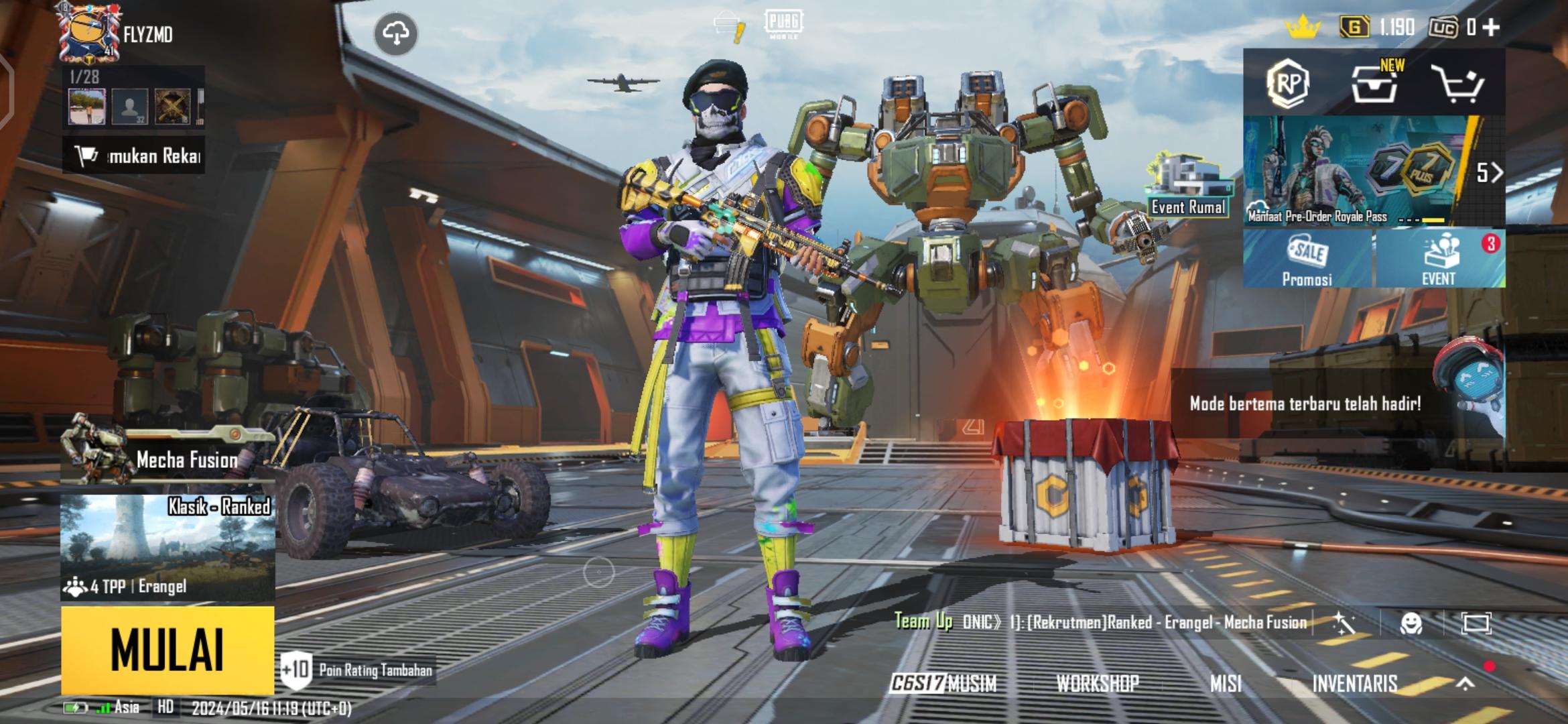This screenshot has width=1568, height=724.
Task: Start the match with the MULAI button
Action: point(168,649)
